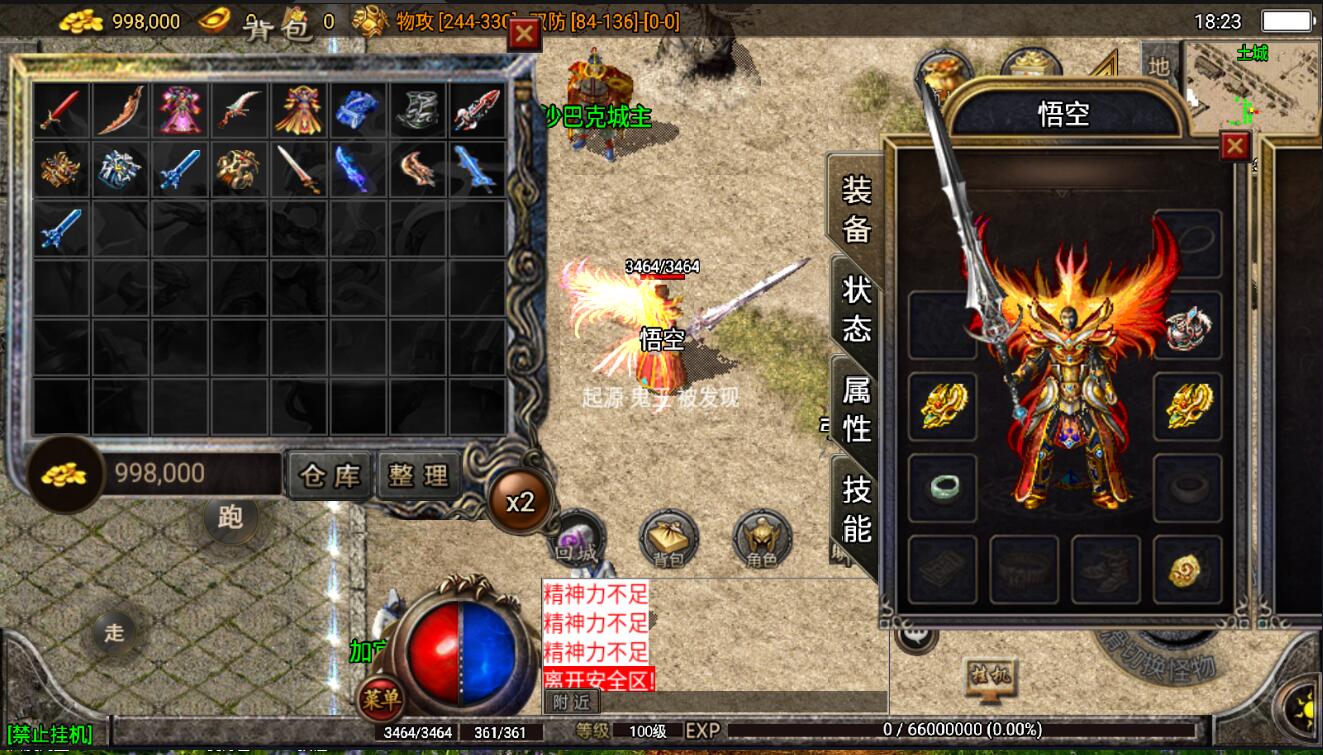Image resolution: width=1323 pixels, height=755 pixels.
Task: Toggle the 跑 run button
Action: pos(230,517)
